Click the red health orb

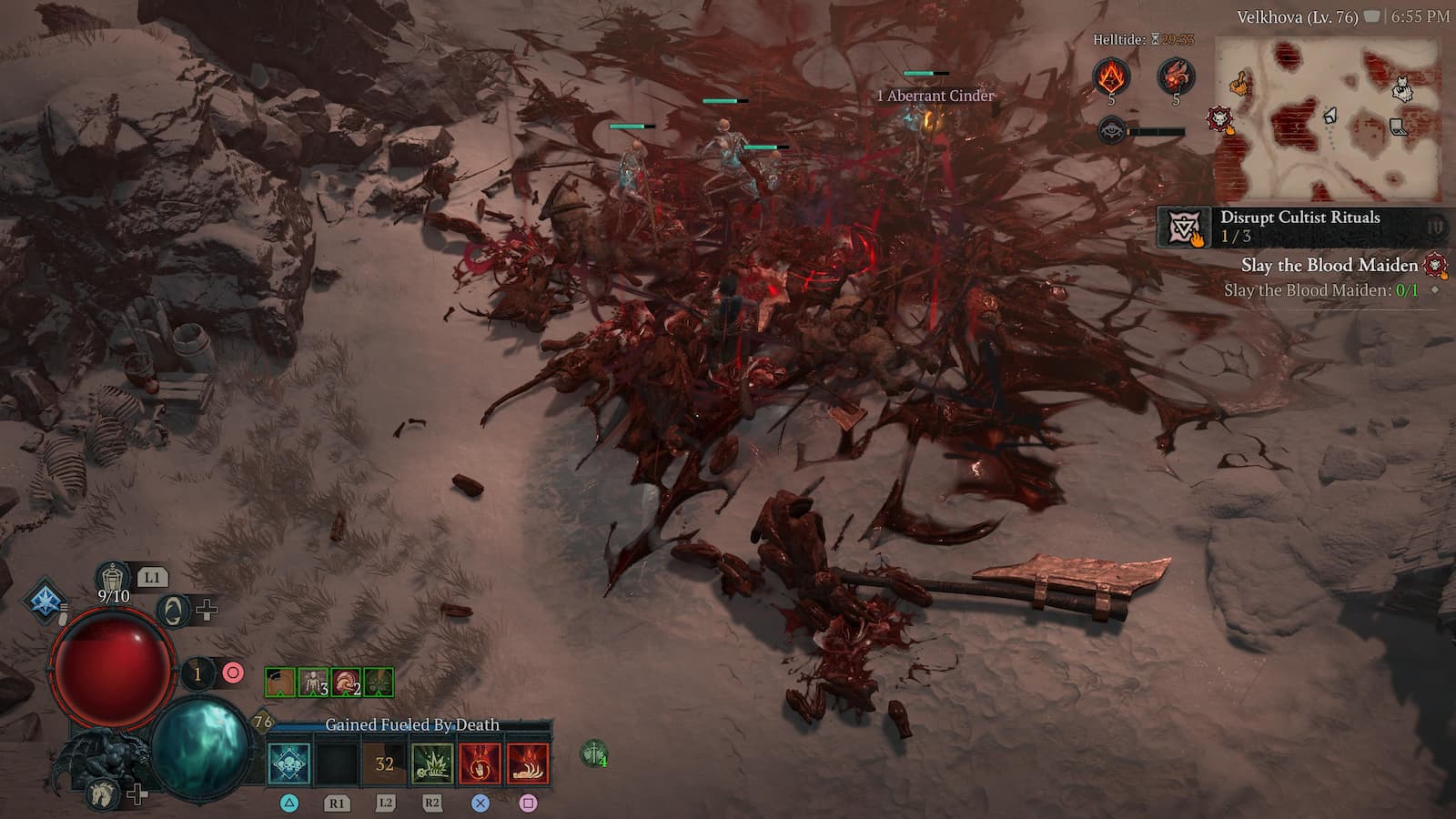pos(112,667)
